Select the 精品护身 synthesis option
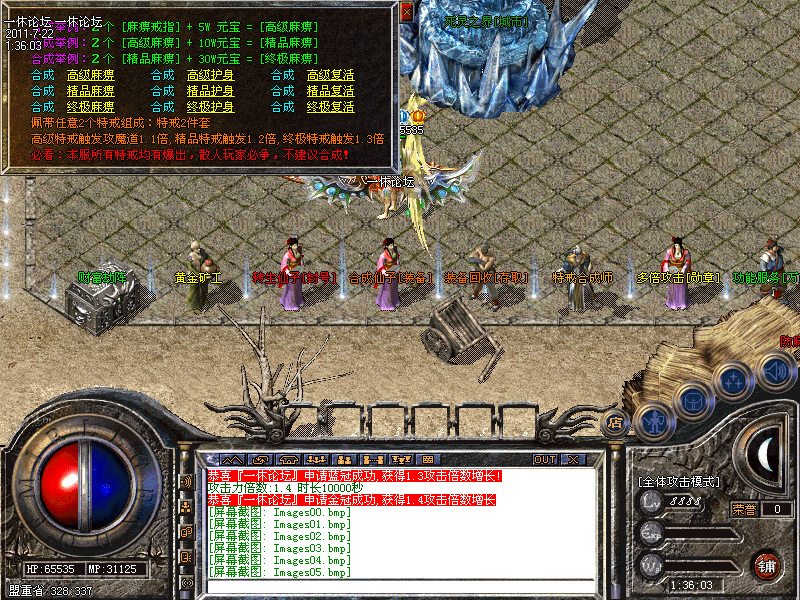This screenshot has height=600, width=800. coord(210,91)
